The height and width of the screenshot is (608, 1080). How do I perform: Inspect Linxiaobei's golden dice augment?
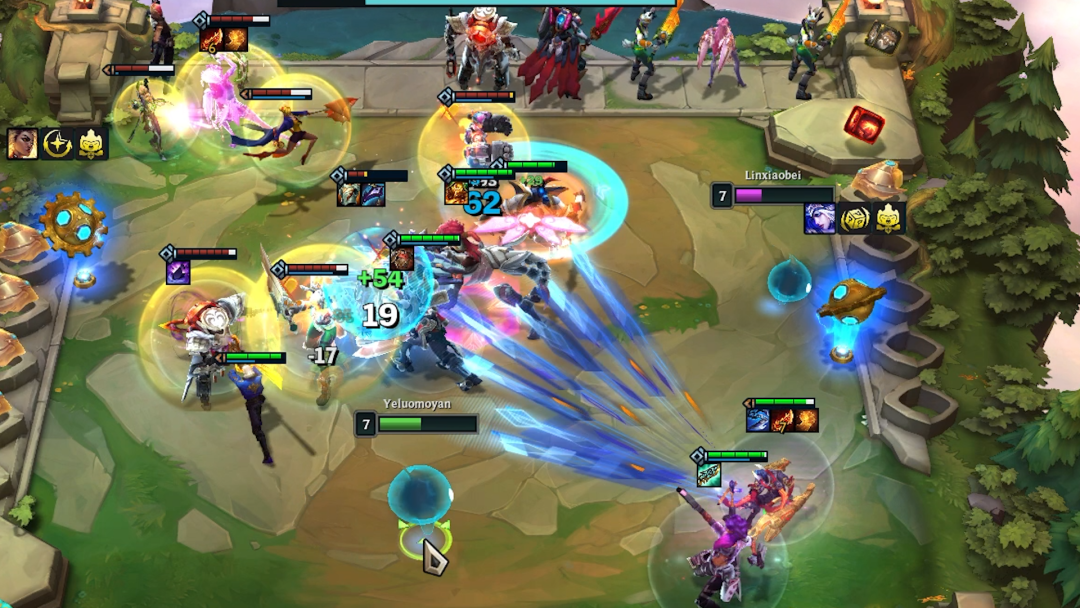[x=854, y=218]
